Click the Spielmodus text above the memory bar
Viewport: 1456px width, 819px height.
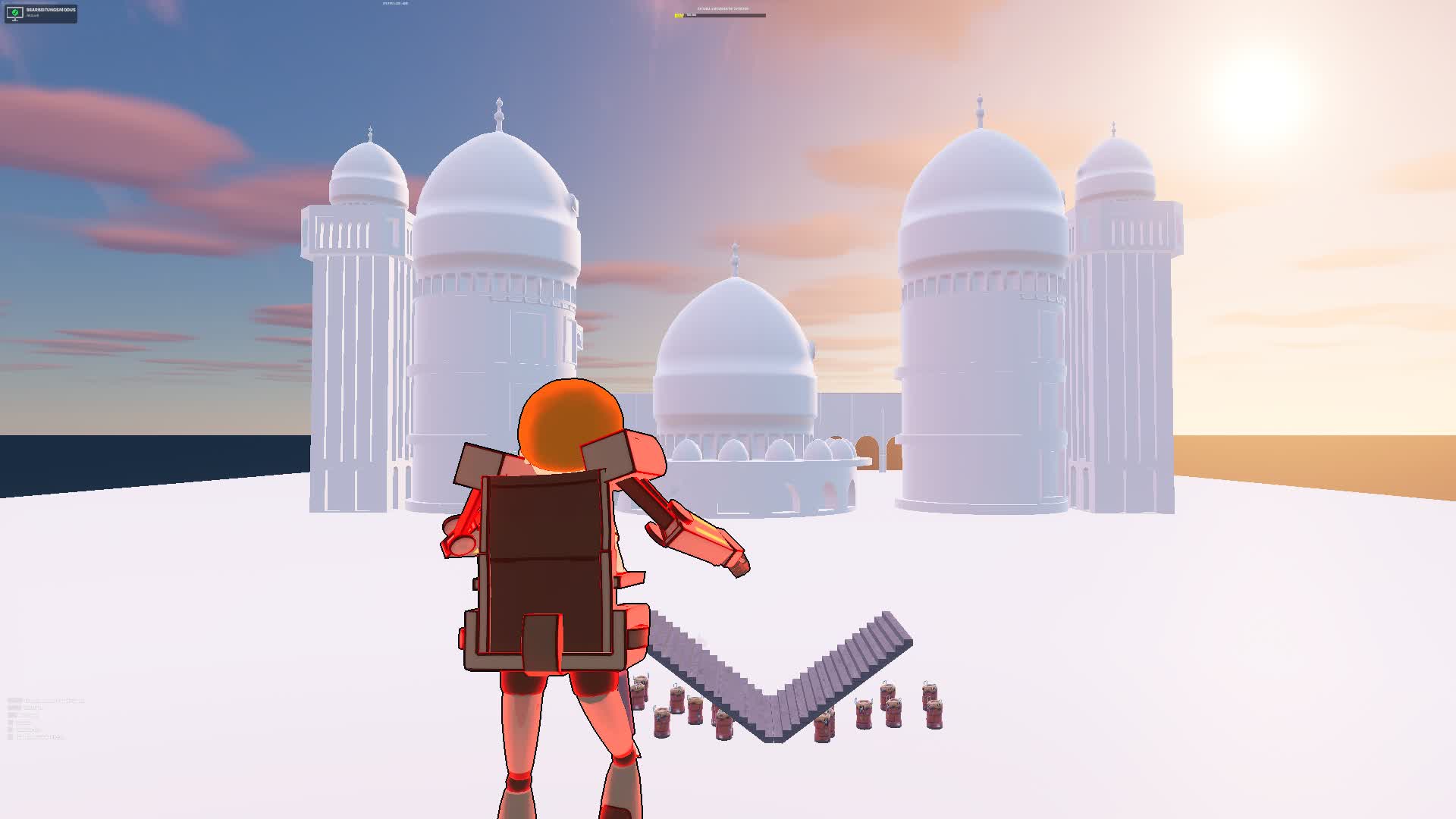point(721,8)
